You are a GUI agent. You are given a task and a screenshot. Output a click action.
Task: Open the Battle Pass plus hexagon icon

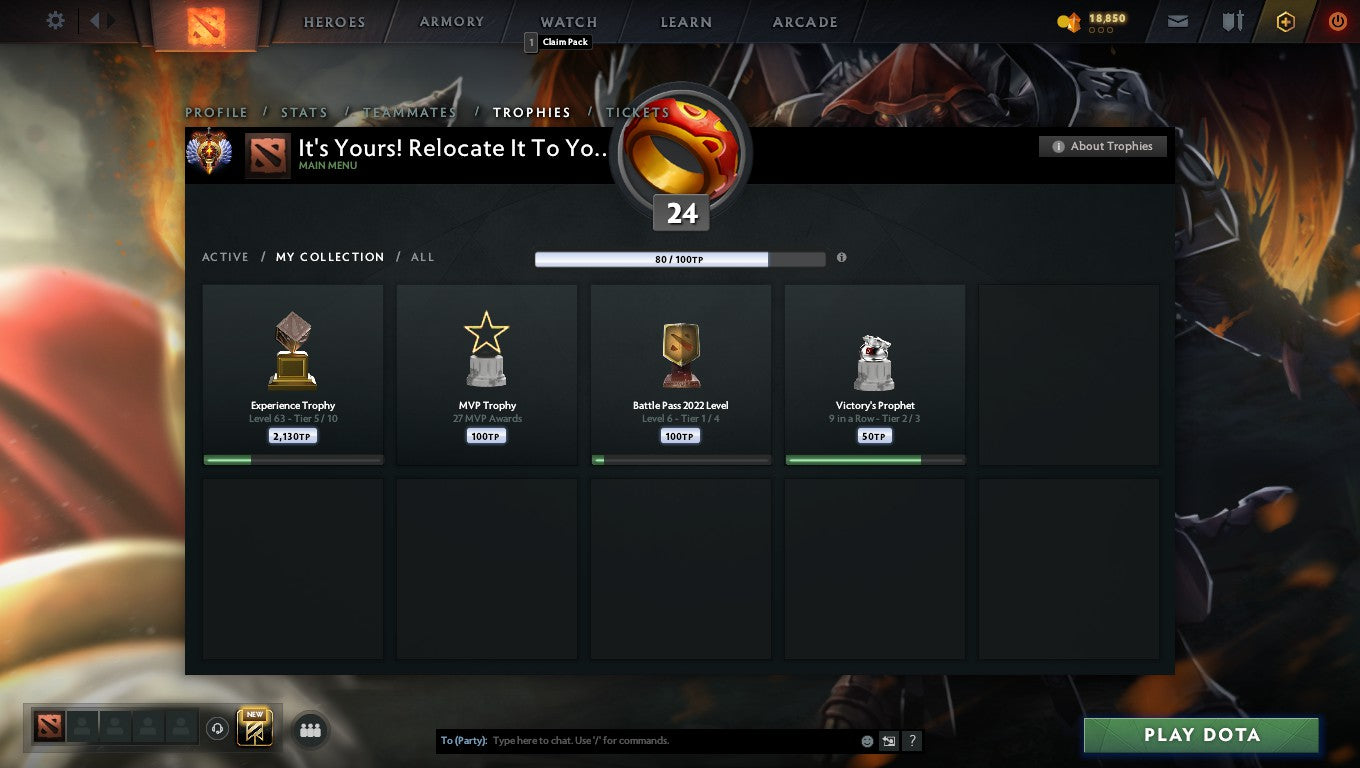point(1286,21)
